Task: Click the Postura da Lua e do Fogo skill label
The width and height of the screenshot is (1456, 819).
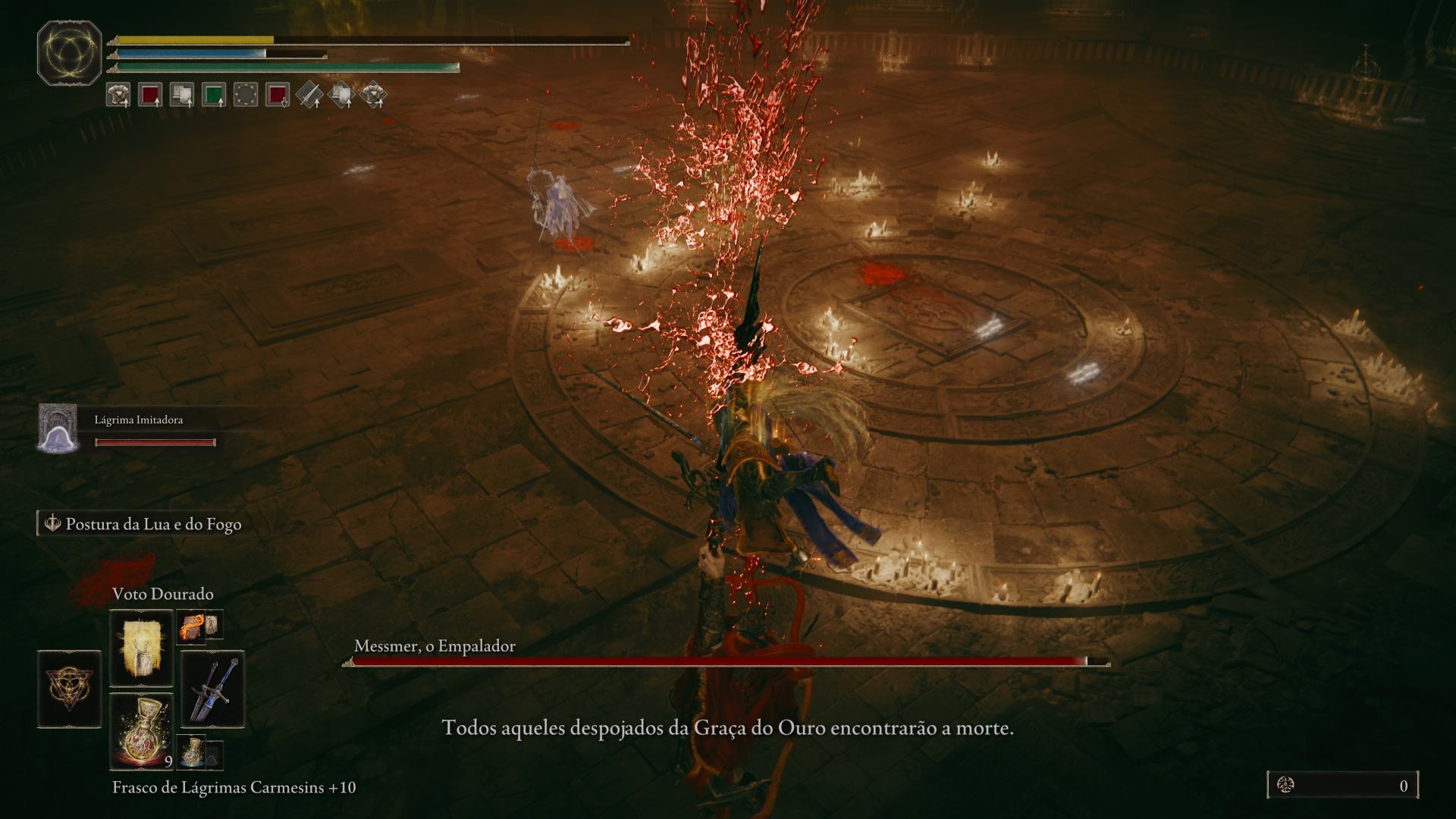Action: tap(152, 524)
